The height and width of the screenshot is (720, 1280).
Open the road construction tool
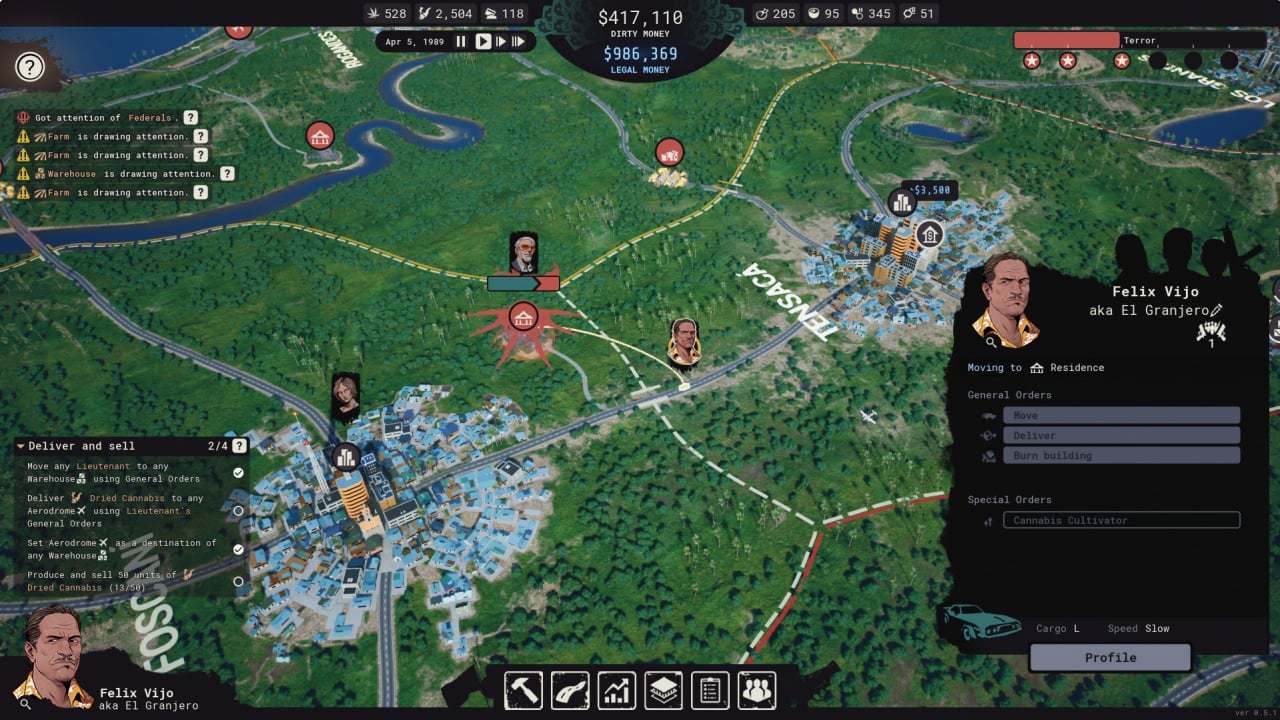(x=570, y=690)
